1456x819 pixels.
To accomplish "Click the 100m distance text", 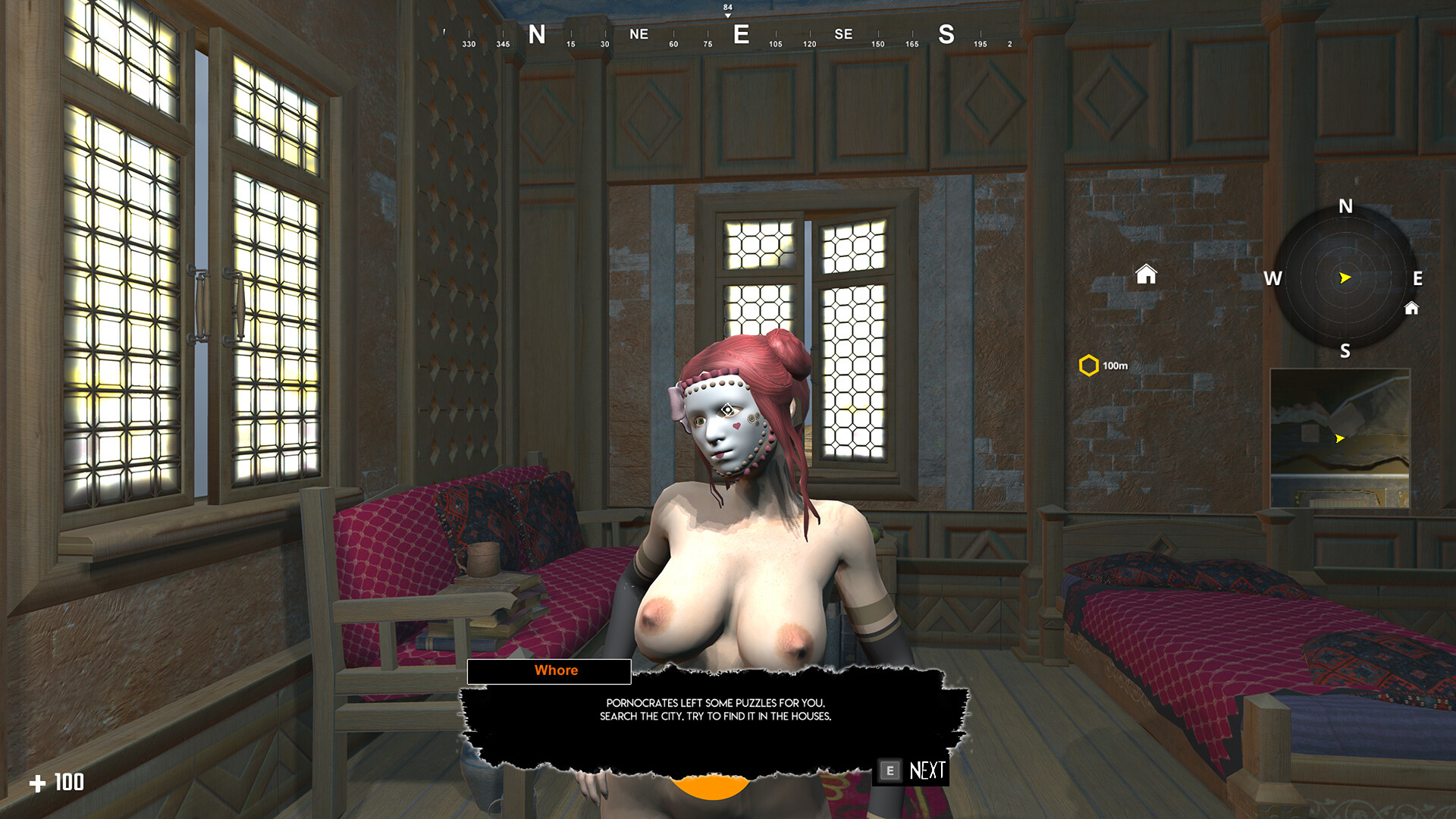I will coord(1115,365).
